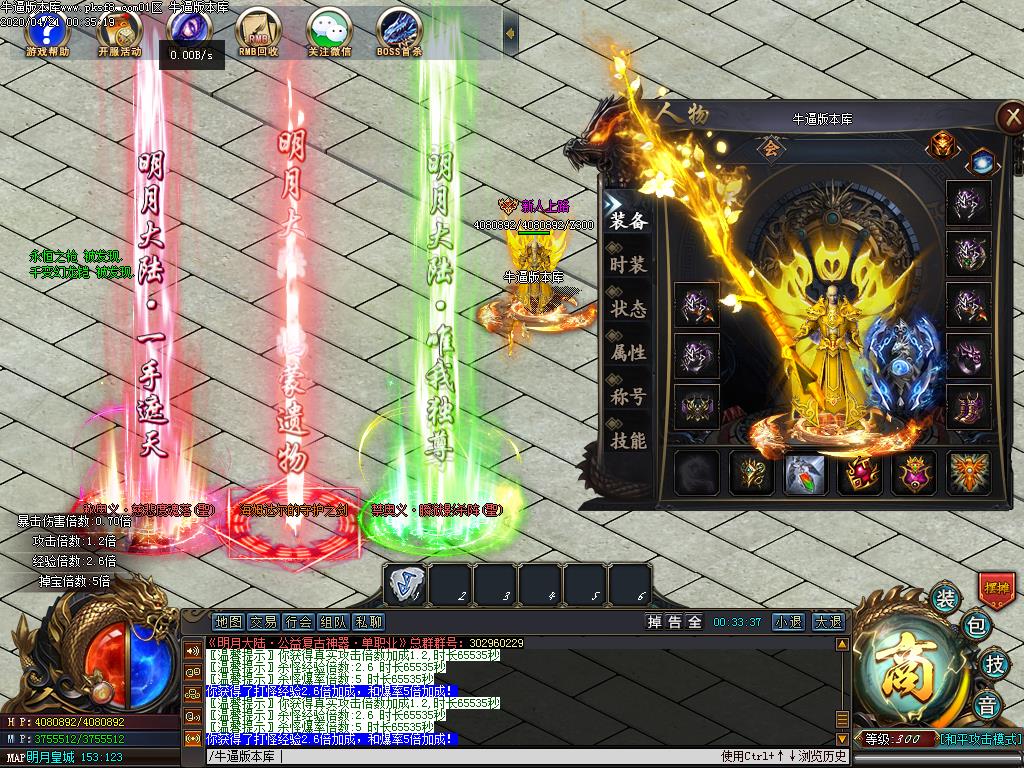Switch to the 技能 skills tab

[x=629, y=441]
